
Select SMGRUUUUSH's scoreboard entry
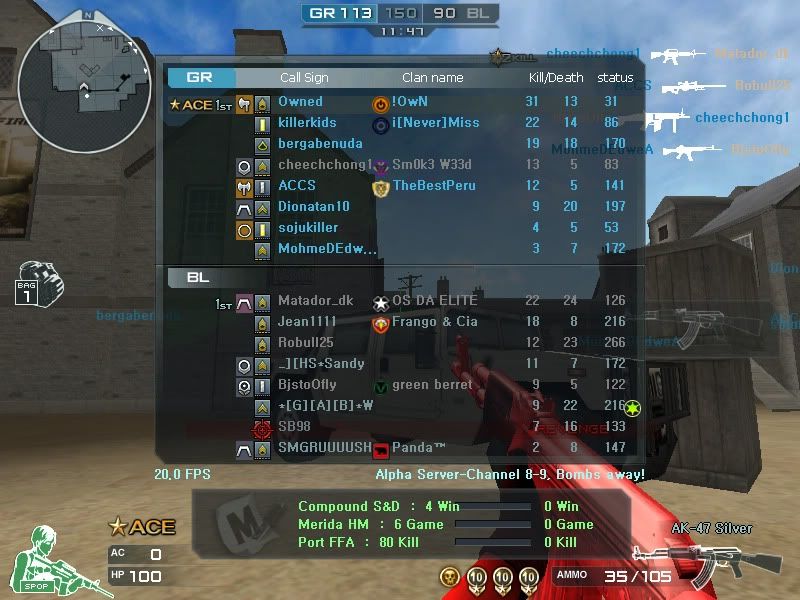(x=324, y=448)
